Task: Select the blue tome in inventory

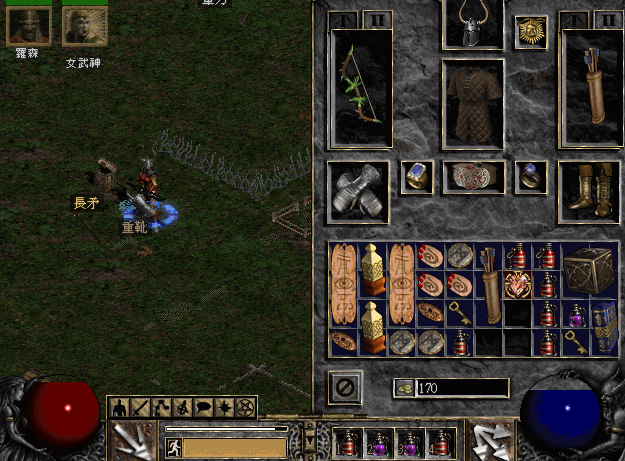Action: click(604, 327)
